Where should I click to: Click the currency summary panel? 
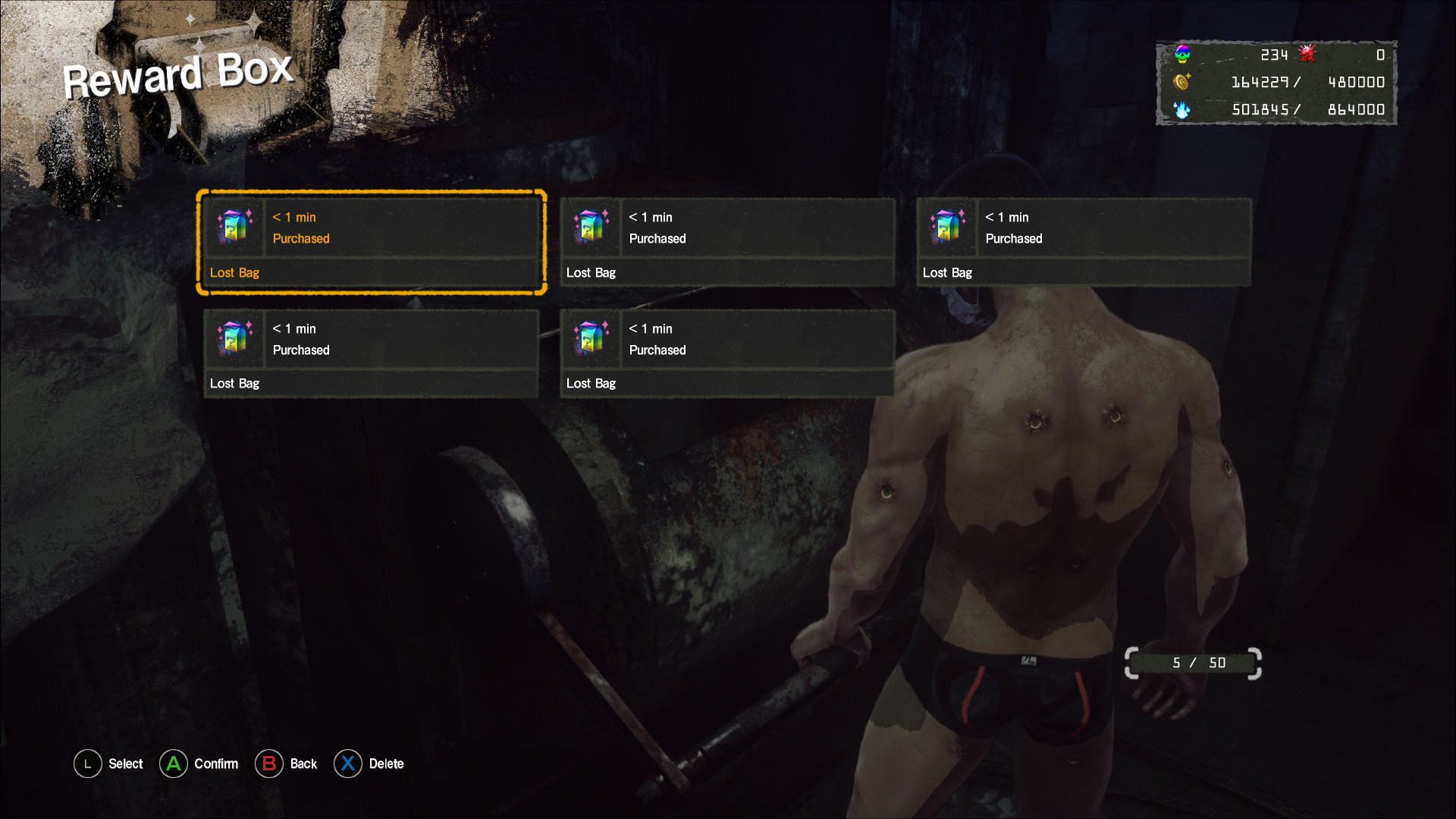click(x=1276, y=82)
